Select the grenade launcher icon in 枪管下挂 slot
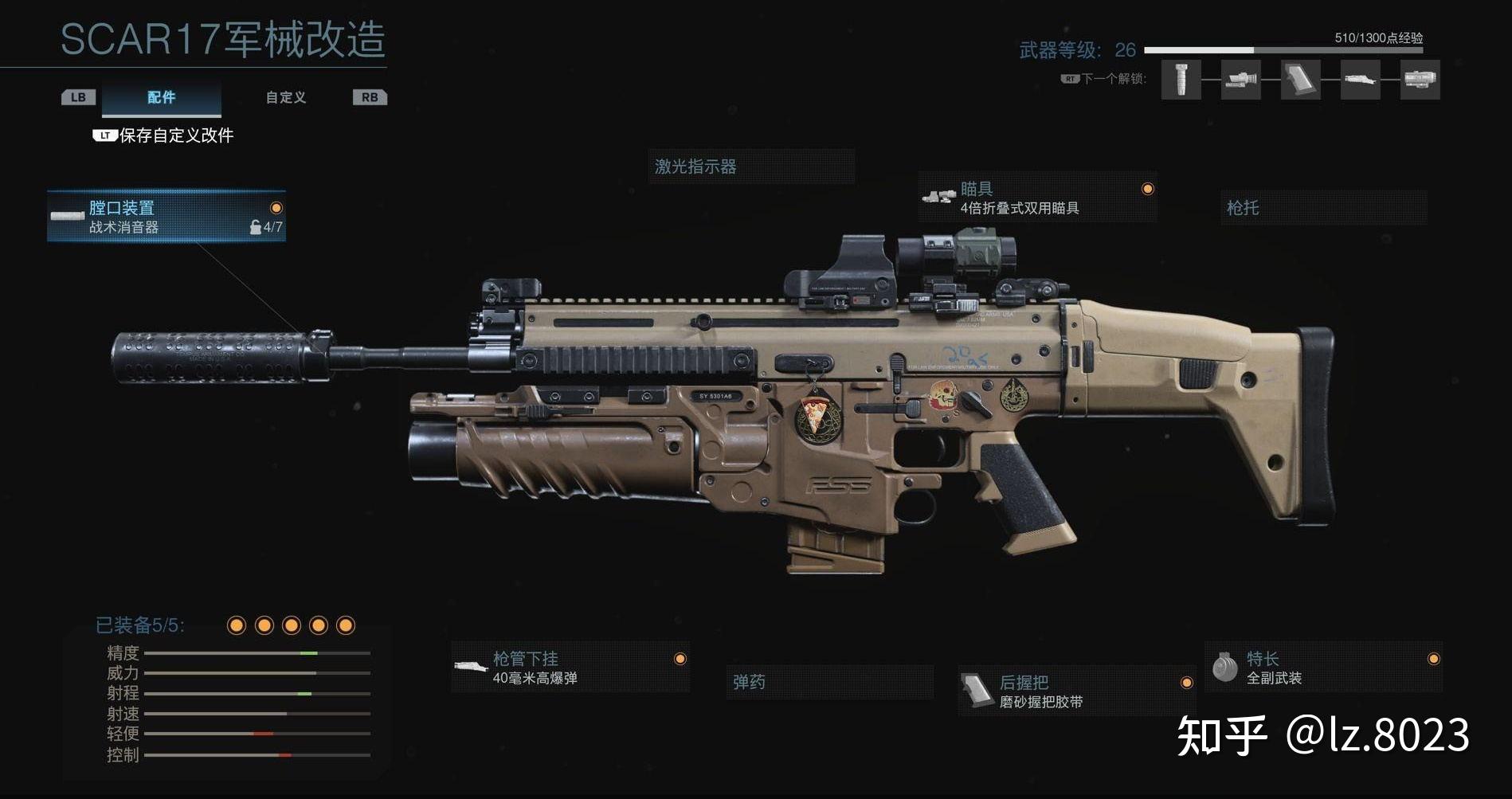1512x799 pixels. pyautogui.click(x=470, y=668)
